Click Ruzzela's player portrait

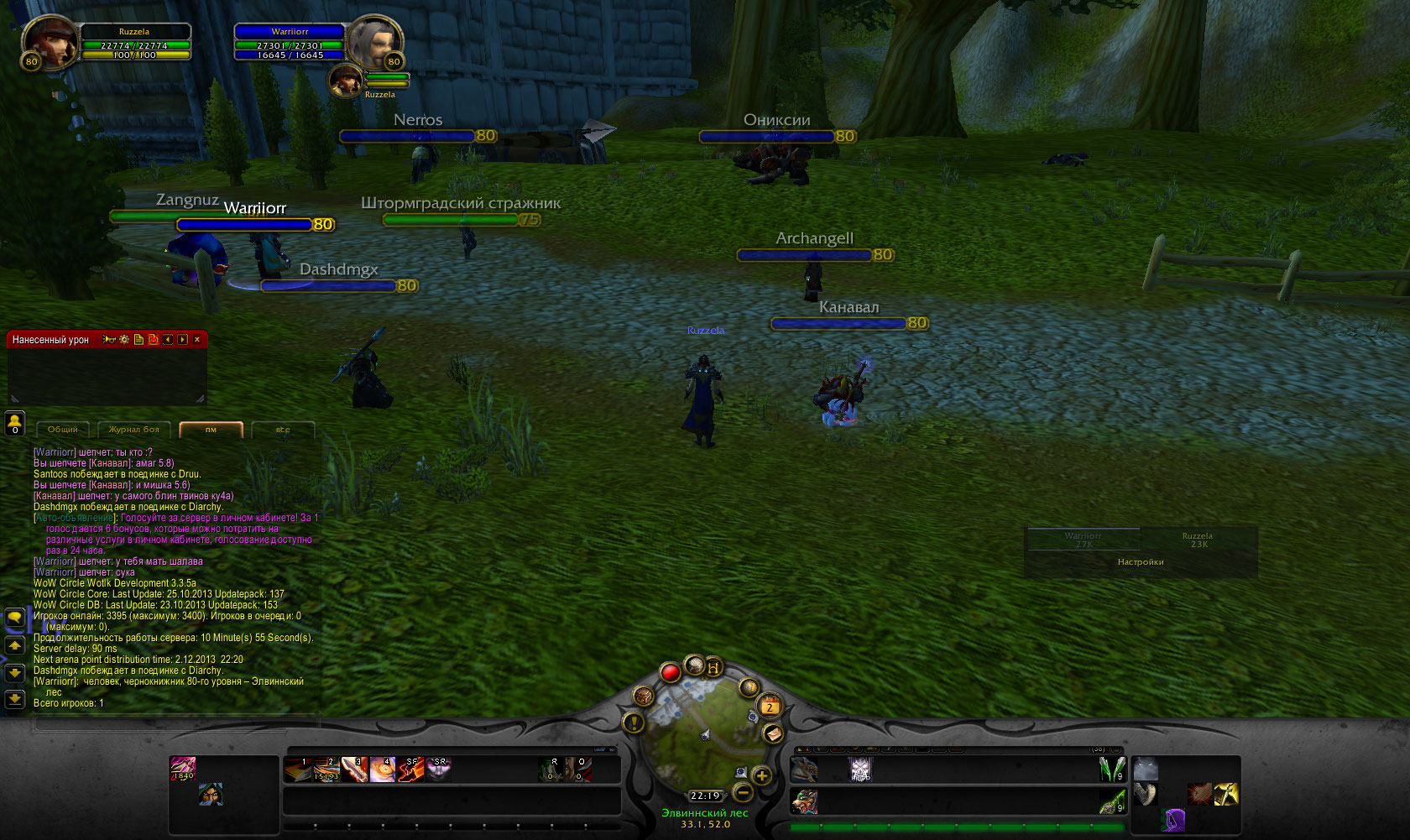tap(49, 40)
